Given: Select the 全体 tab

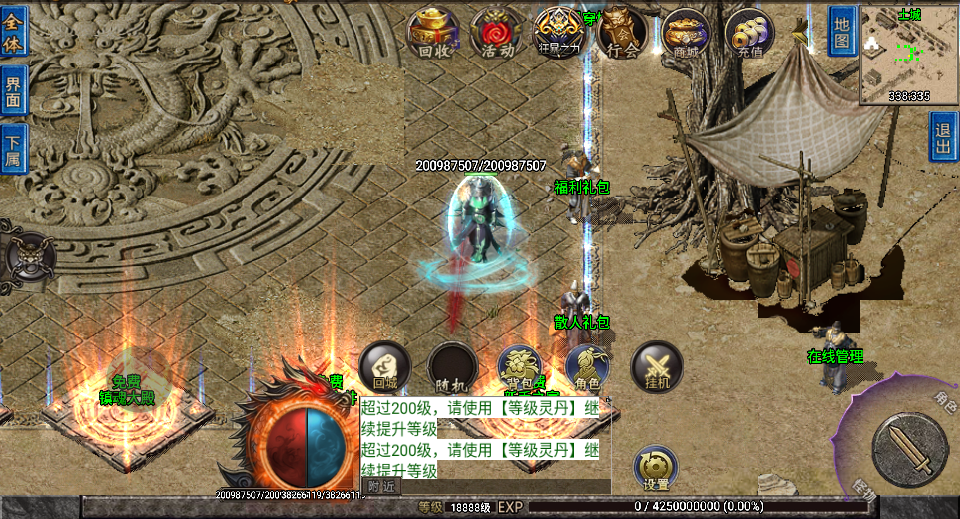Looking at the screenshot, I should coord(13,31).
